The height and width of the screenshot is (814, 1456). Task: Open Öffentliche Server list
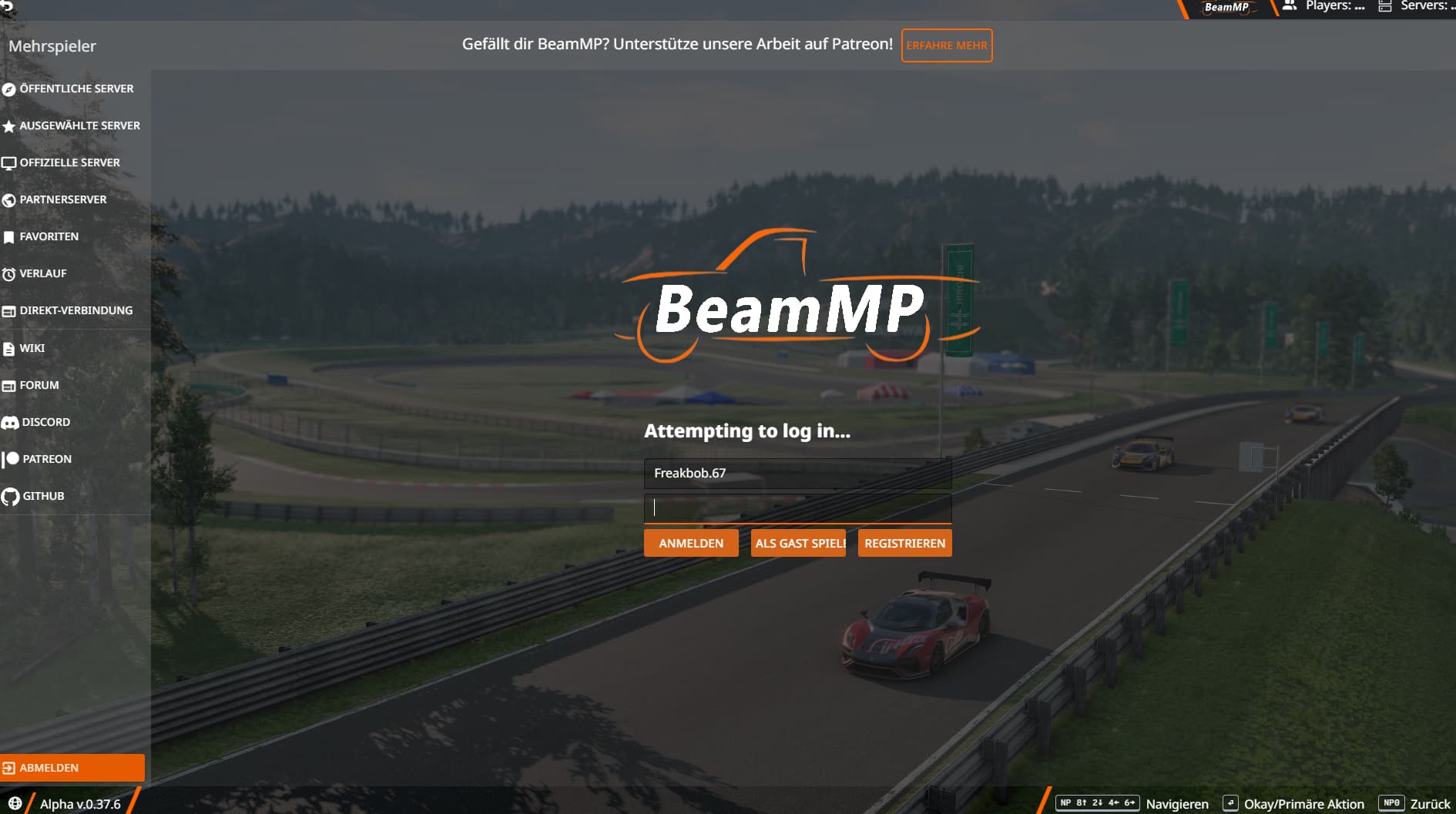click(x=75, y=89)
